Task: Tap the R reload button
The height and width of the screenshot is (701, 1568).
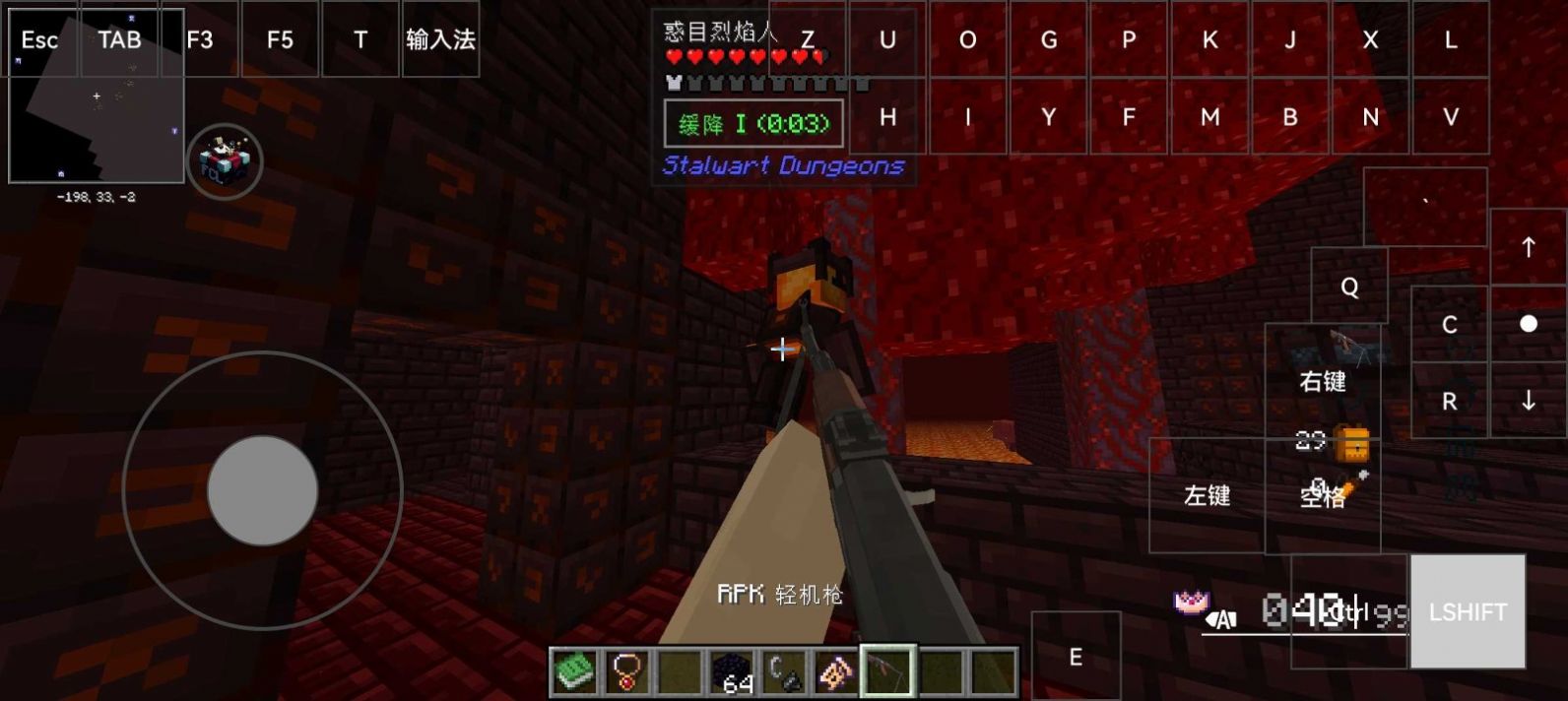Action: coord(1449,401)
